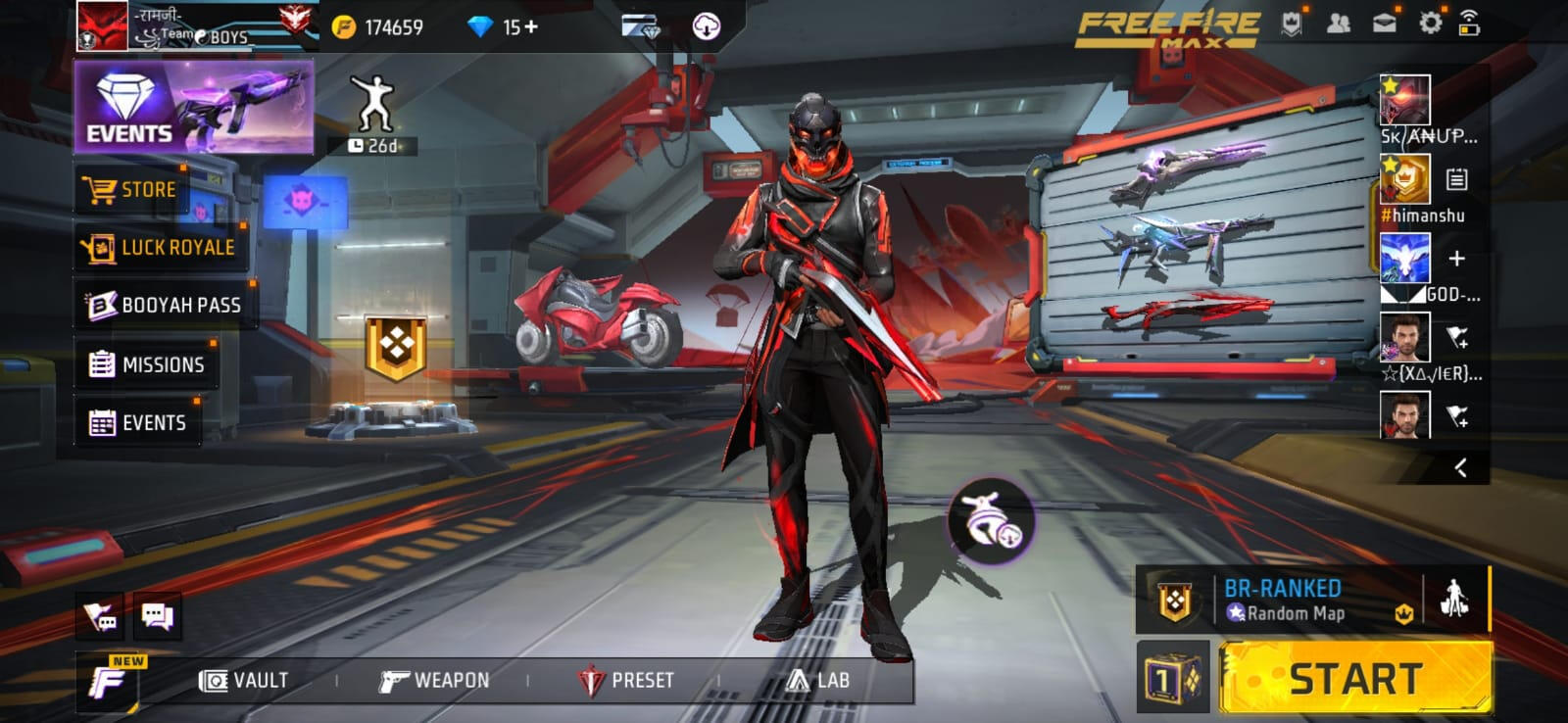Show the MISSIONS list
The height and width of the screenshot is (723, 1568).
point(146,364)
